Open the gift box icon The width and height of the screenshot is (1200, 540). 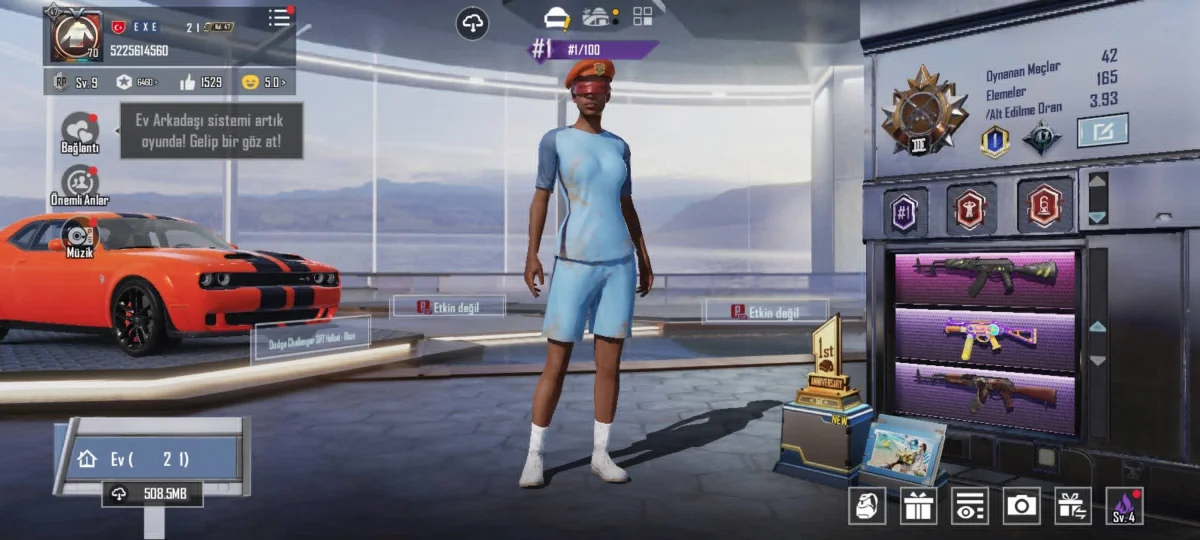pyautogui.click(x=918, y=506)
